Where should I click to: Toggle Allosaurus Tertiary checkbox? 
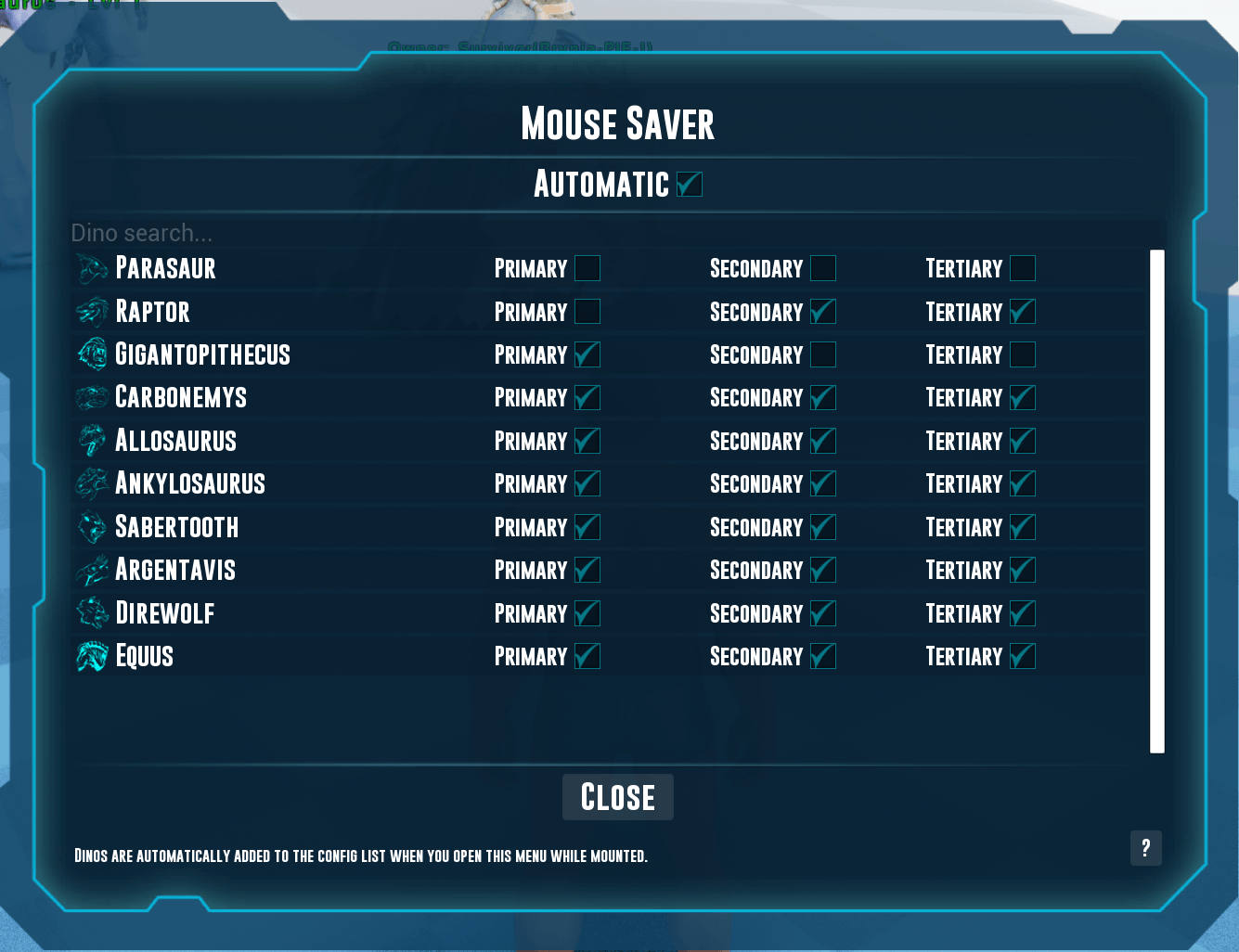click(x=1022, y=441)
